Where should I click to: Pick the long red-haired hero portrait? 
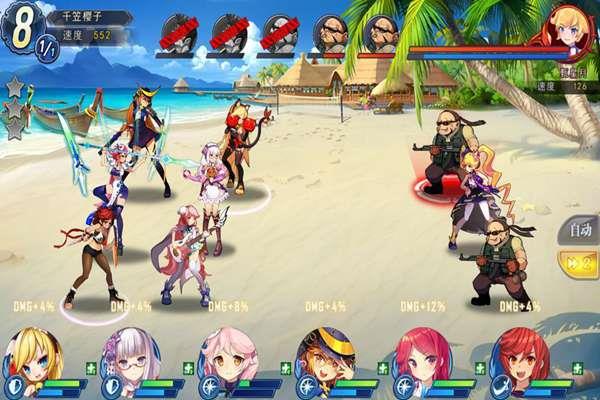coord(422,357)
